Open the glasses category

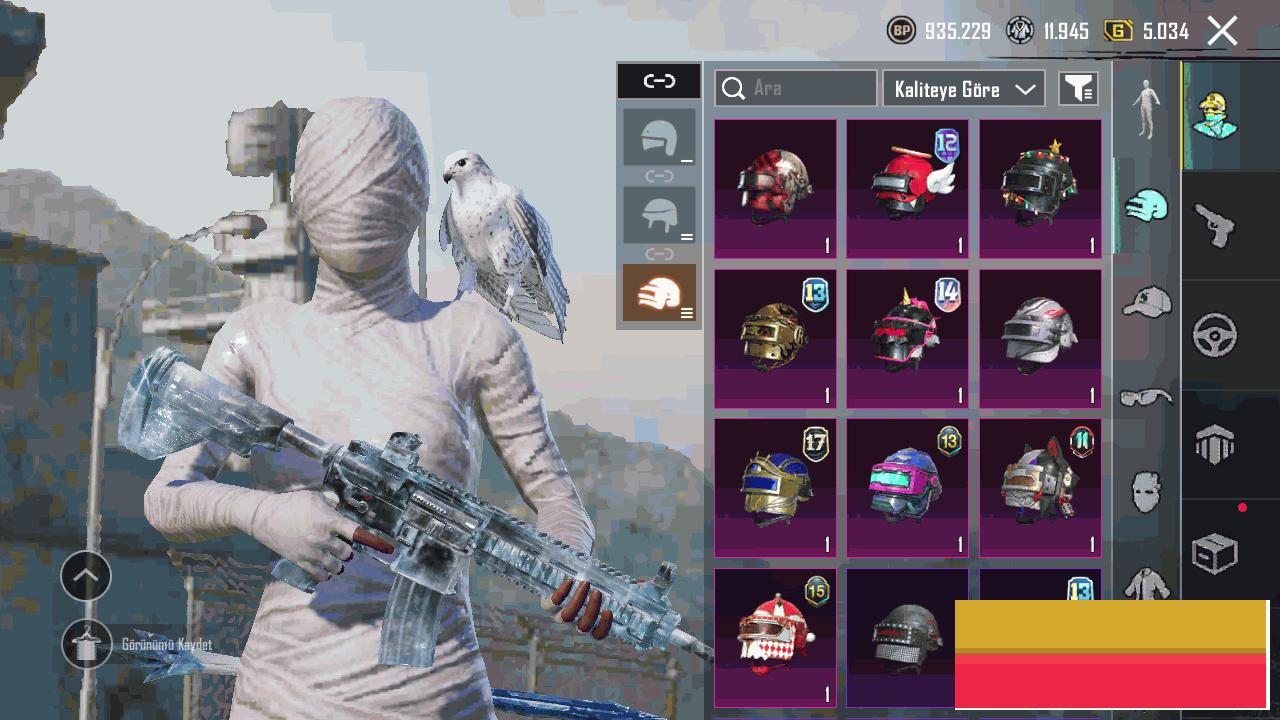coord(1146,398)
